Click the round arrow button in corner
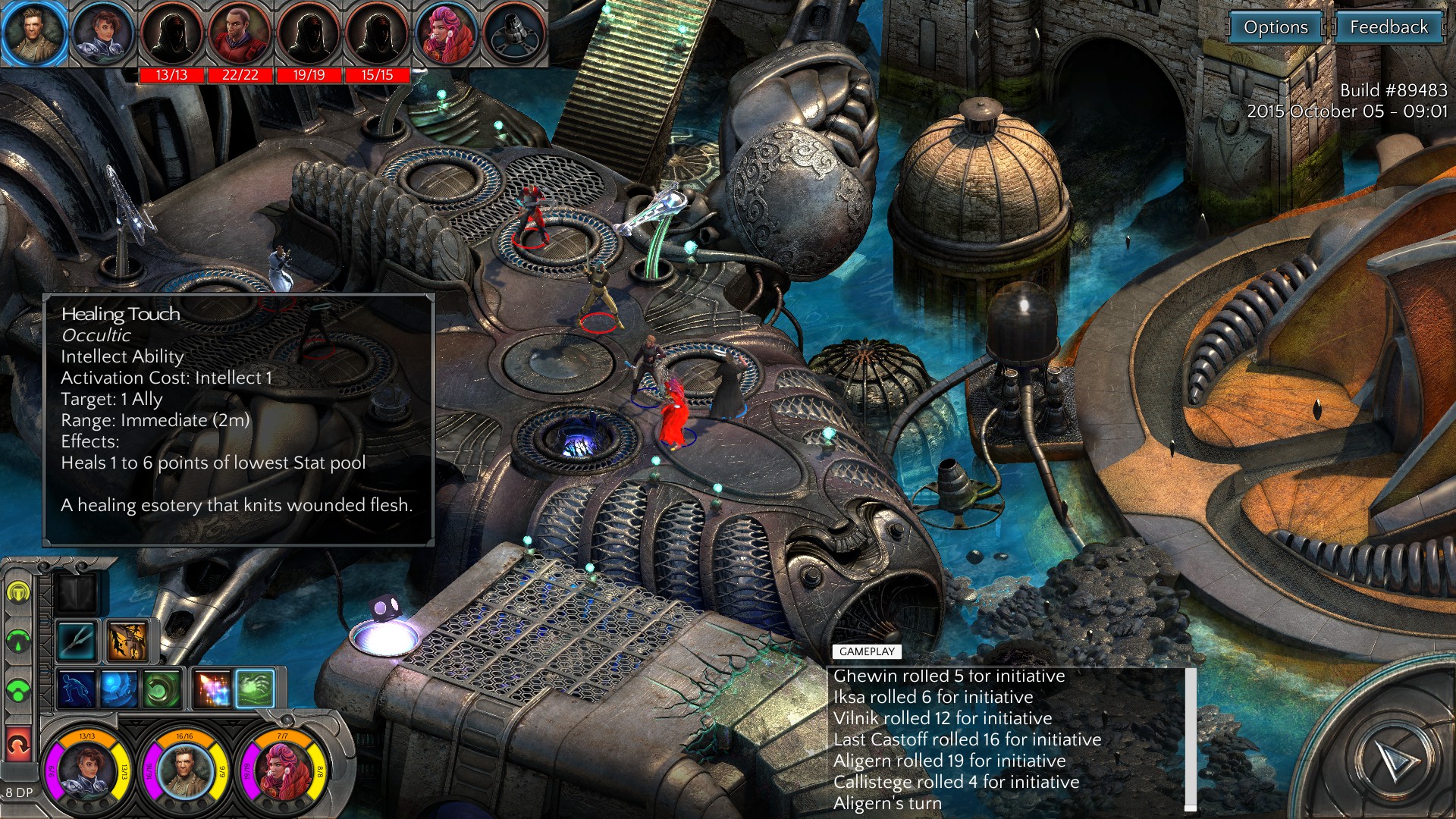The image size is (1456, 819). click(1394, 759)
